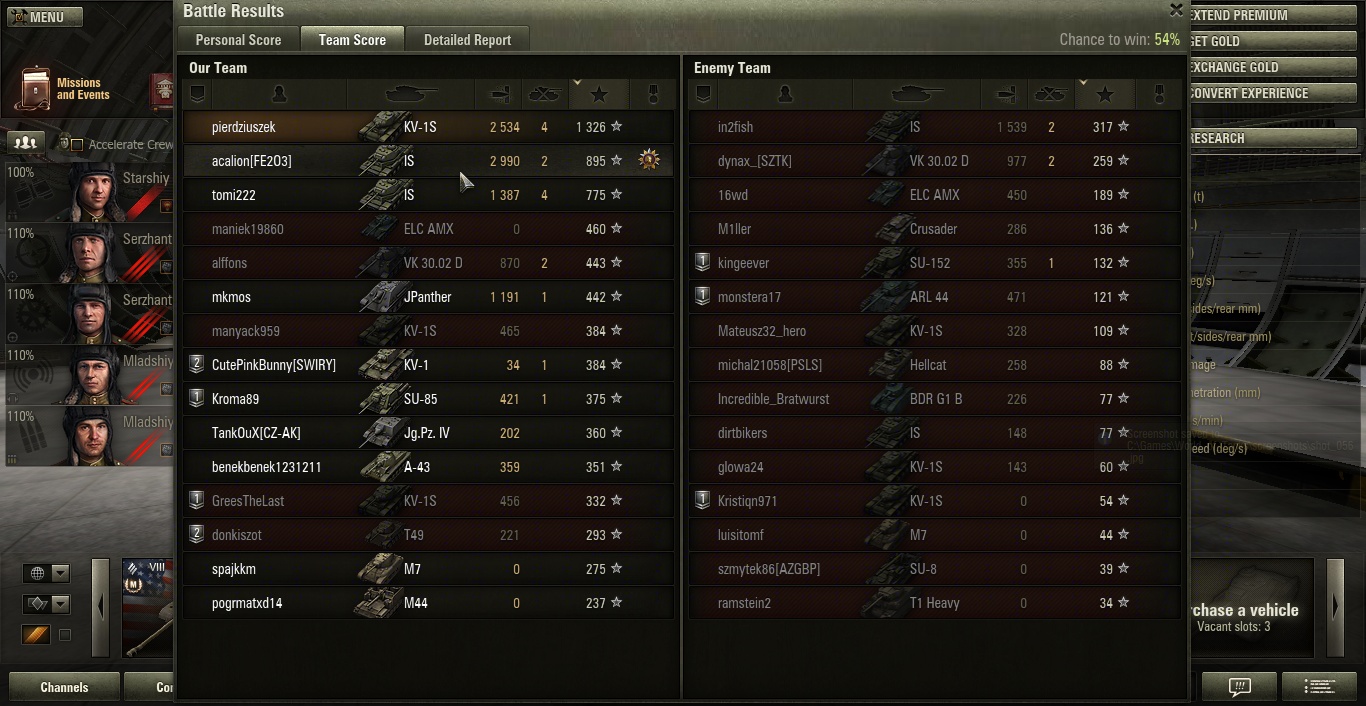The width and height of the screenshot is (1366, 706).
Task: Select pierdziuszek's row in Our Team
Action: click(x=428, y=127)
